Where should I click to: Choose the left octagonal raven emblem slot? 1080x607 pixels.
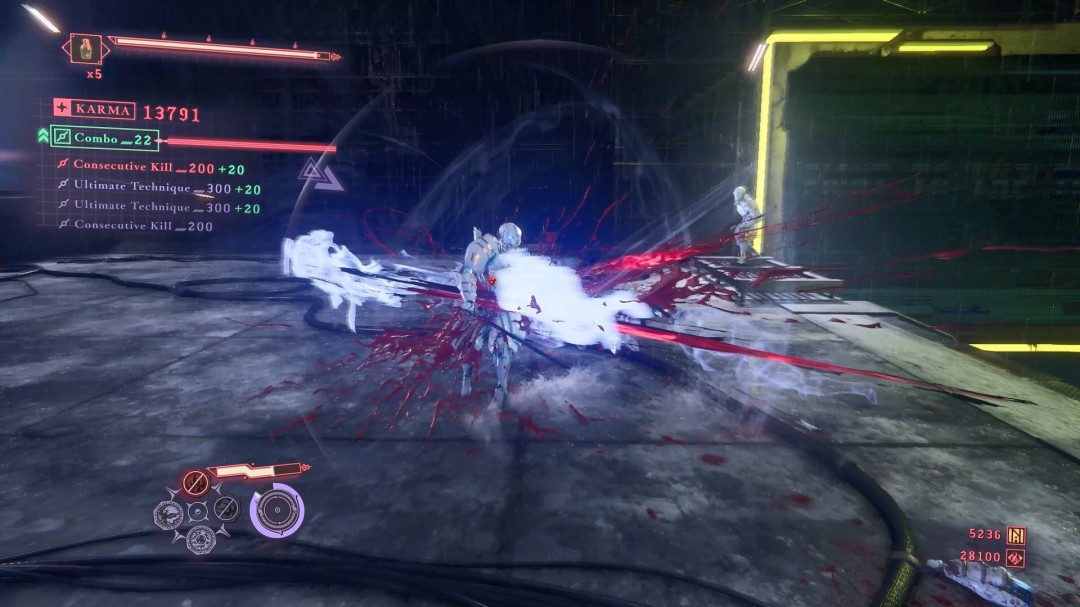167,514
